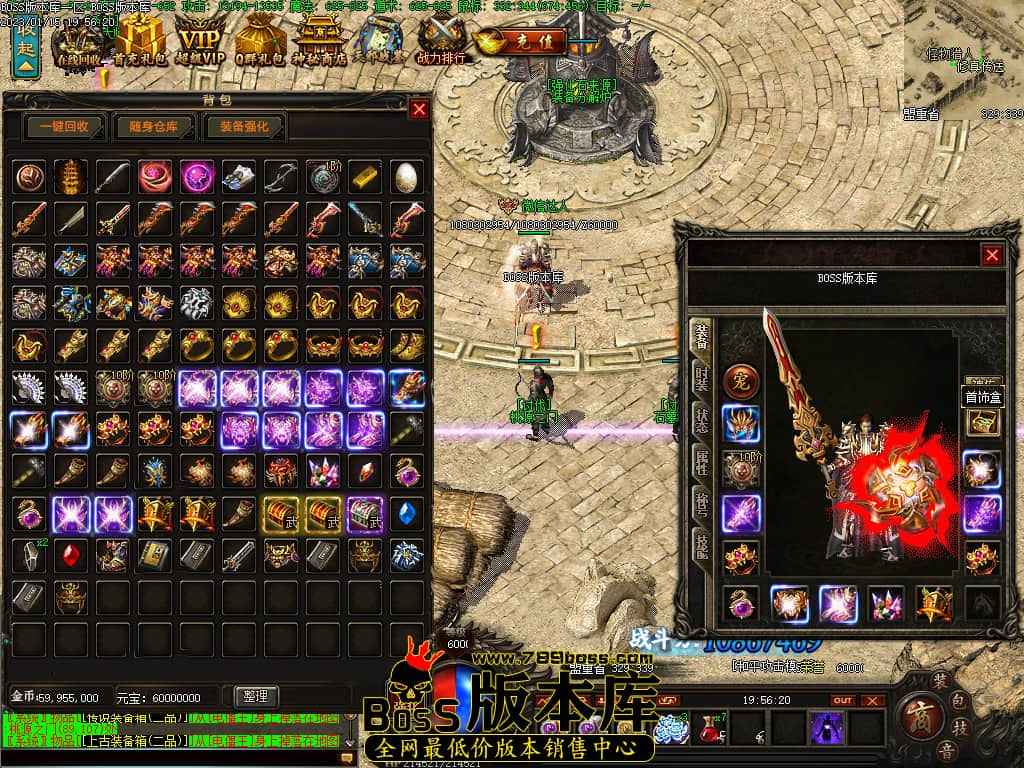This screenshot has width=1024, height=768.
Task: Open the 首饰盒 jewelry box
Action: click(982, 397)
